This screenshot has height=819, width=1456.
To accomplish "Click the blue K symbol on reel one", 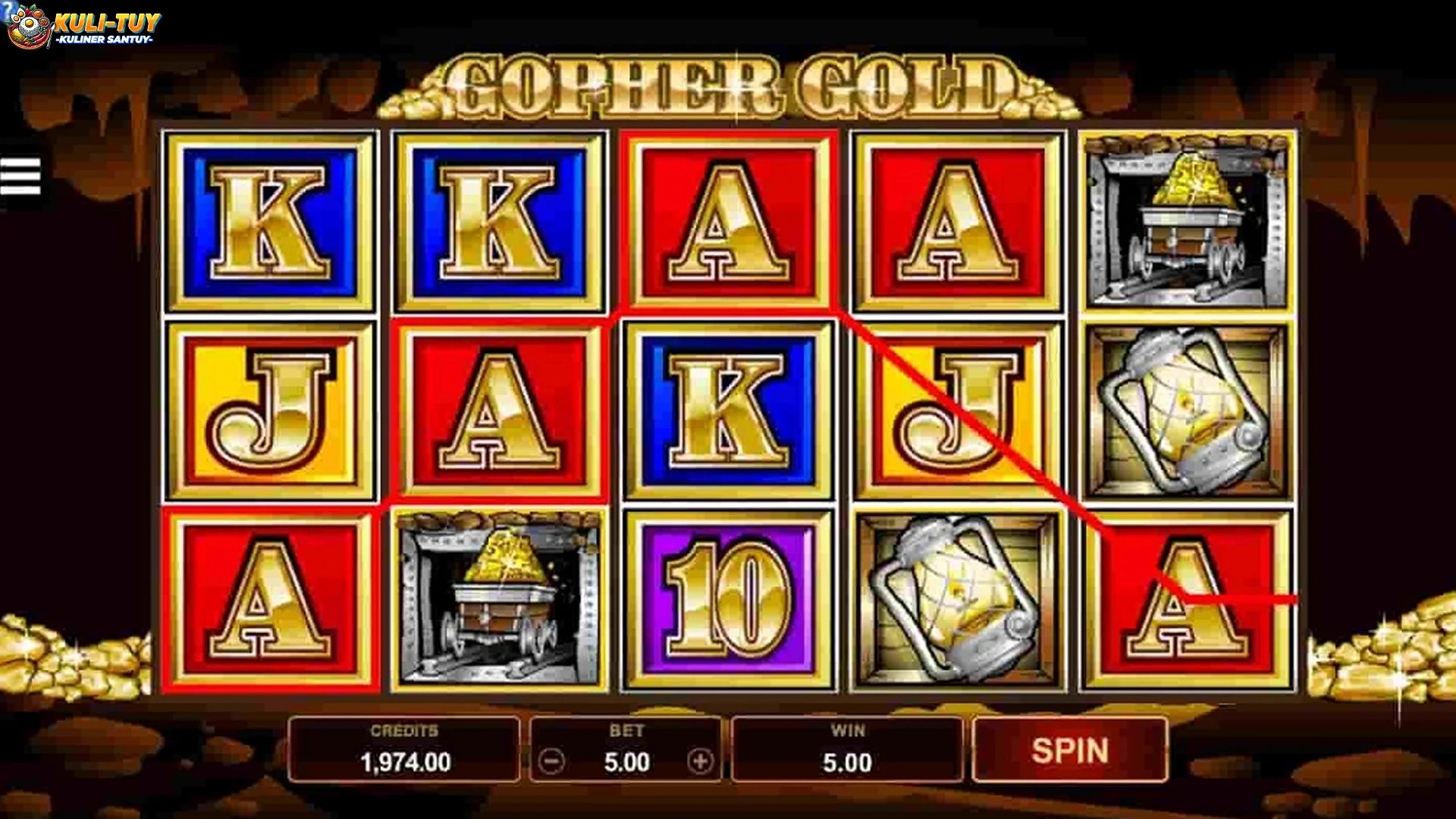I will pos(269,220).
